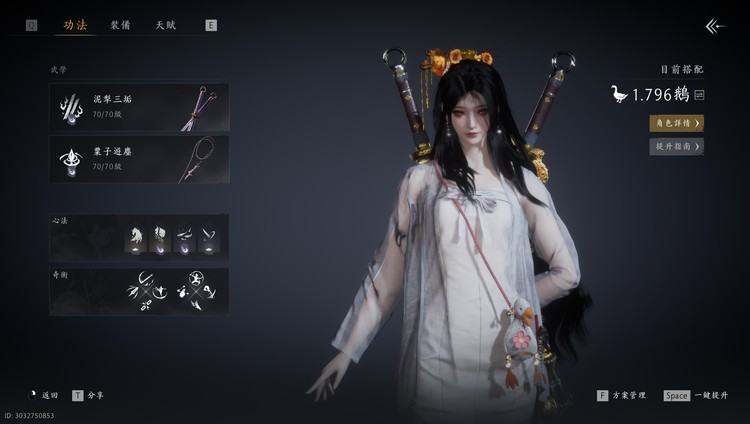Click the back arrow at top right

[713, 26]
